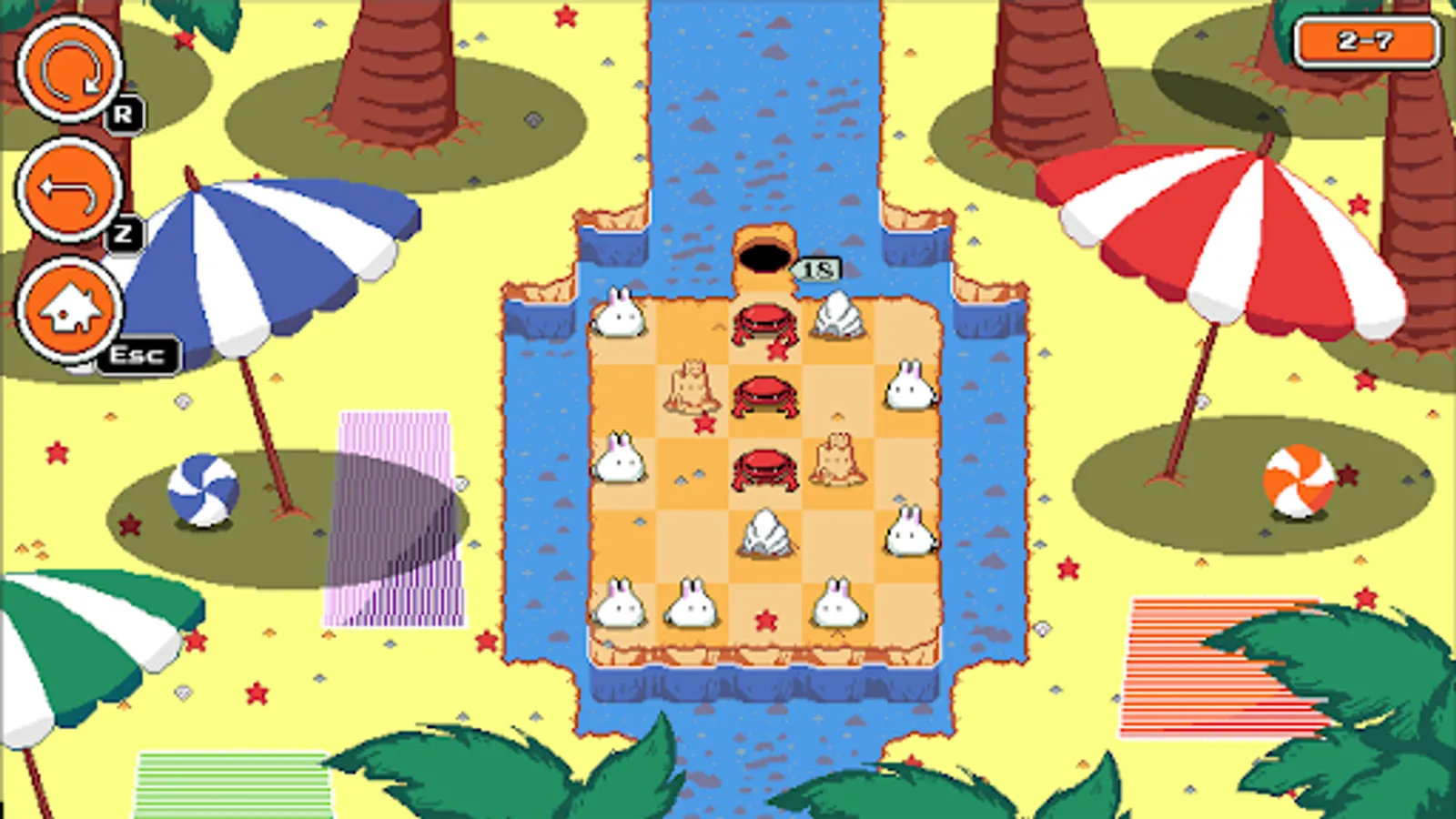This screenshot has width=1456, height=819.
Task: Select the middle crab on the board
Action: (x=763, y=393)
